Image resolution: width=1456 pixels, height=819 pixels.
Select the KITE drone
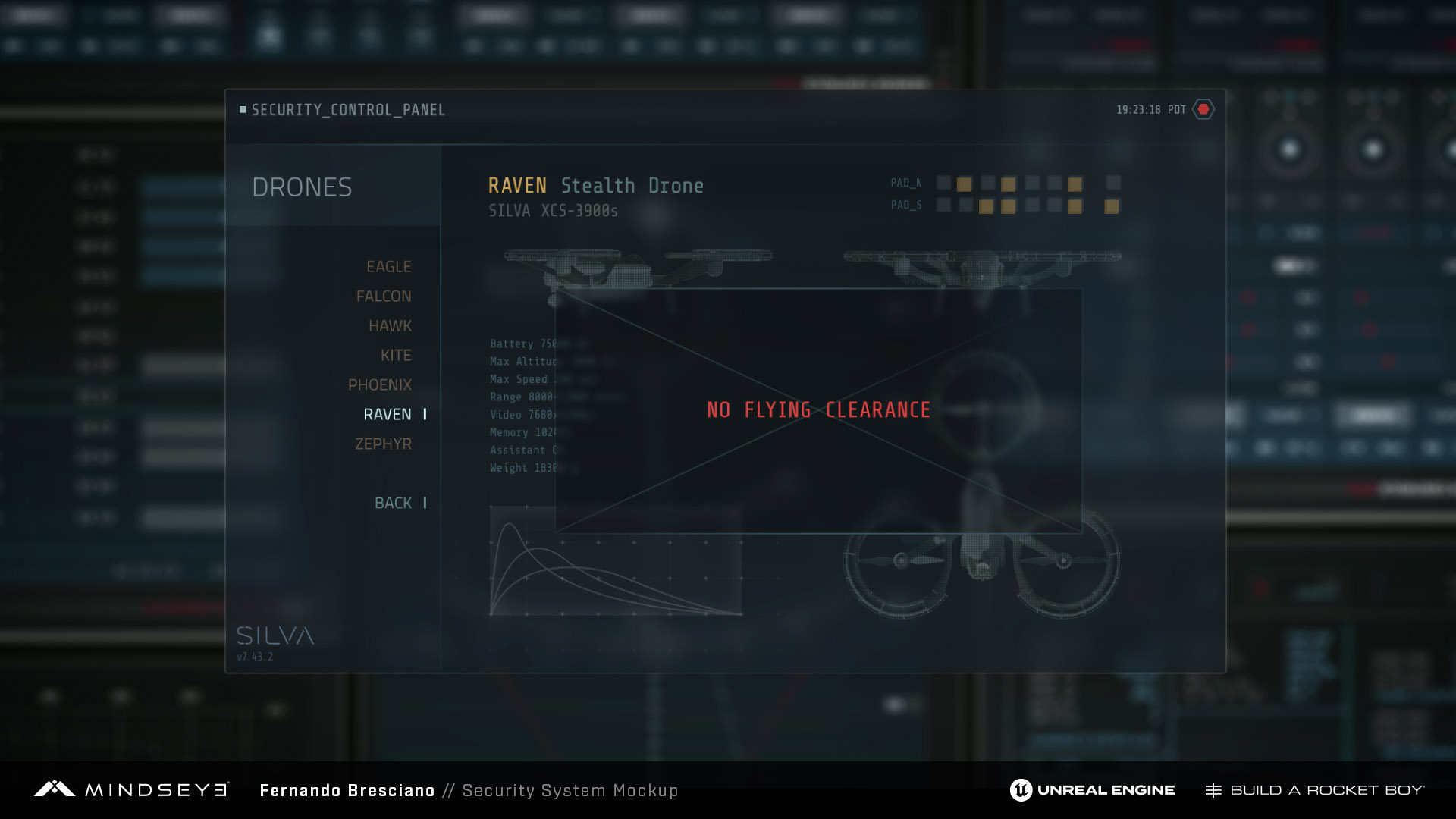(x=396, y=356)
